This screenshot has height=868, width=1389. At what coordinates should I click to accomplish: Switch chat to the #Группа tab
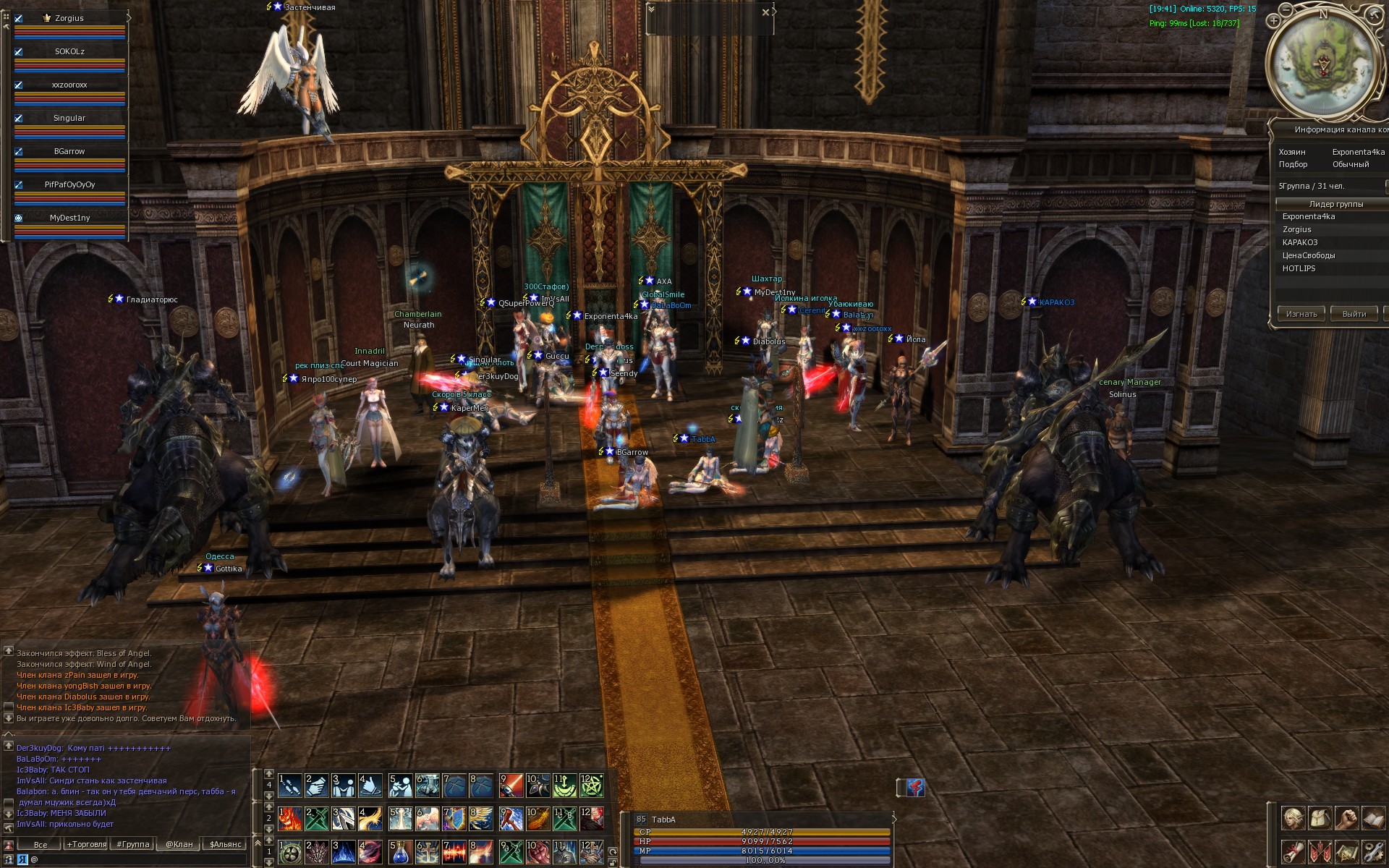(x=133, y=844)
